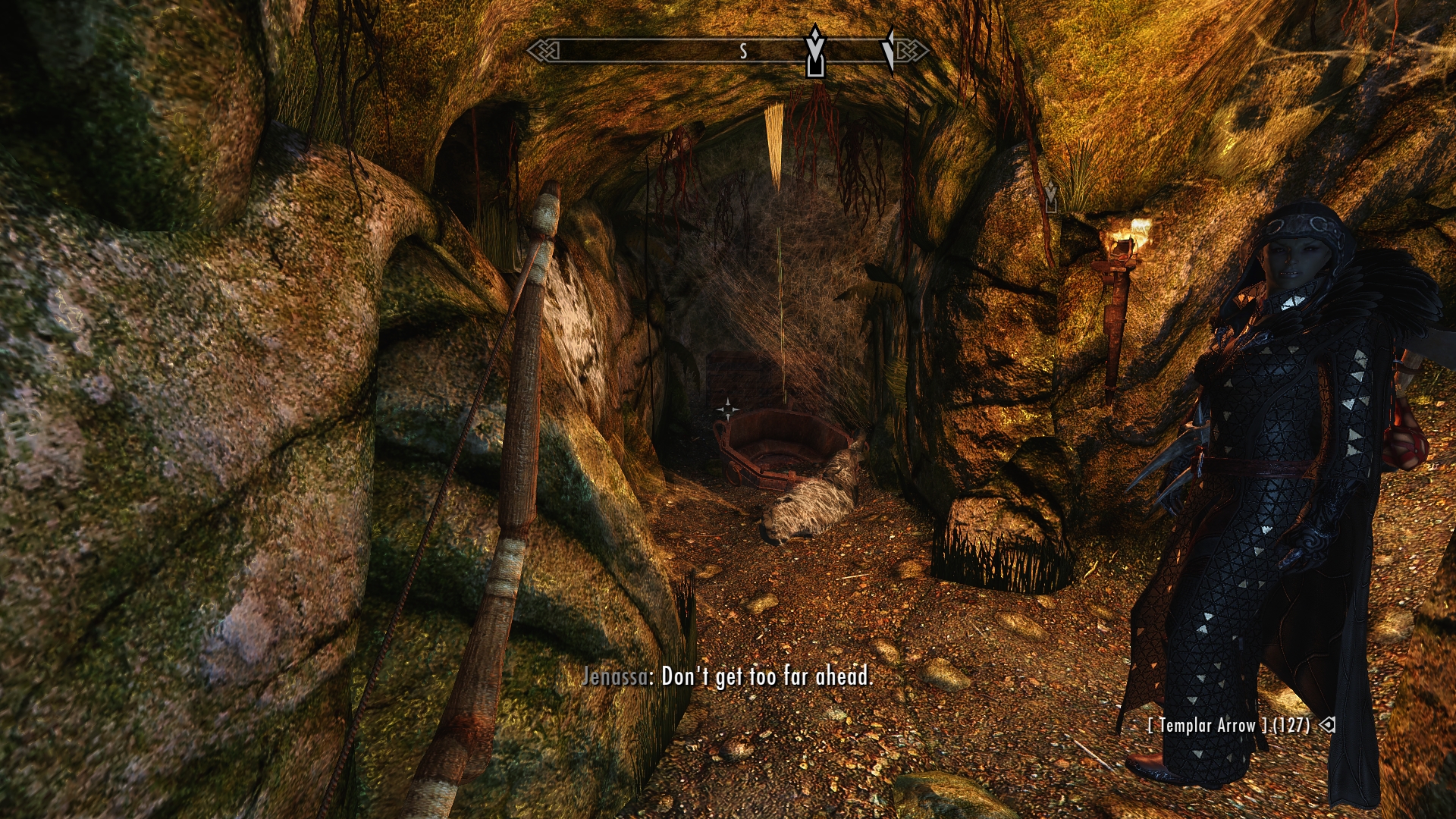This screenshot has height=819, width=1456.
Task: Select the floating quest marker above the torch
Action: click(x=1050, y=196)
